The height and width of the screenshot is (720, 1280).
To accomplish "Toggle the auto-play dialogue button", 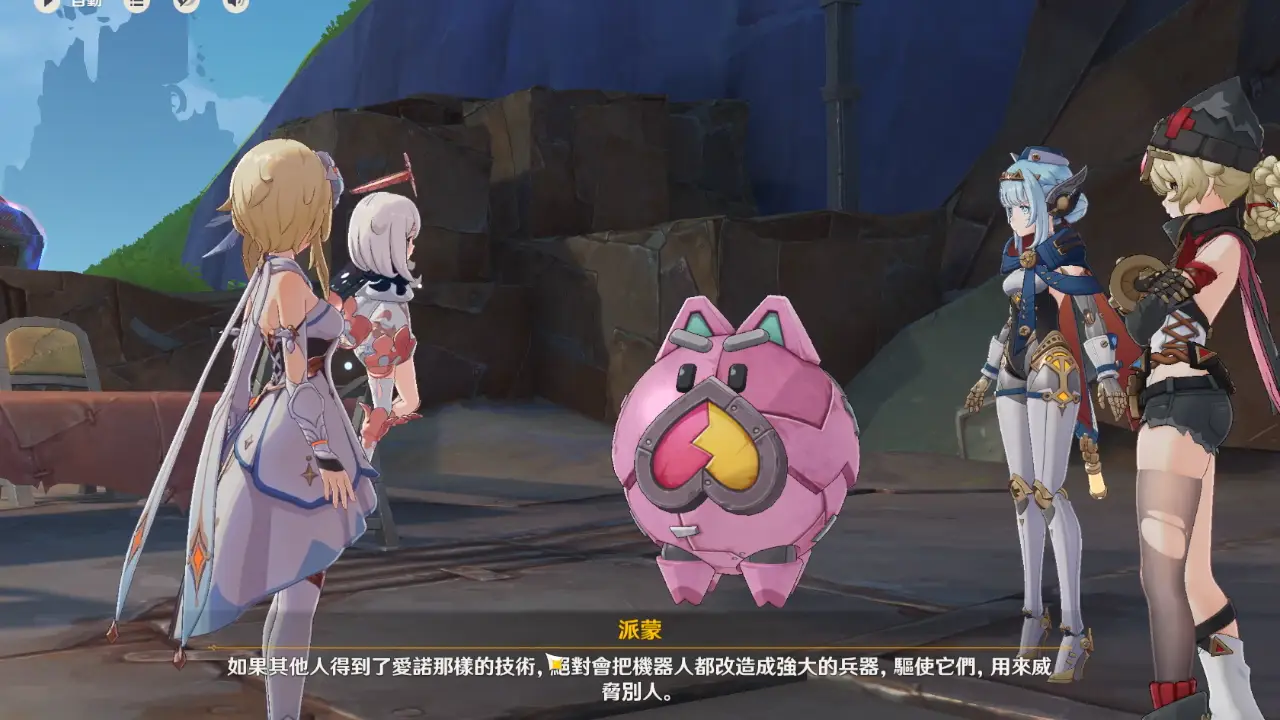I will click(x=47, y=4).
